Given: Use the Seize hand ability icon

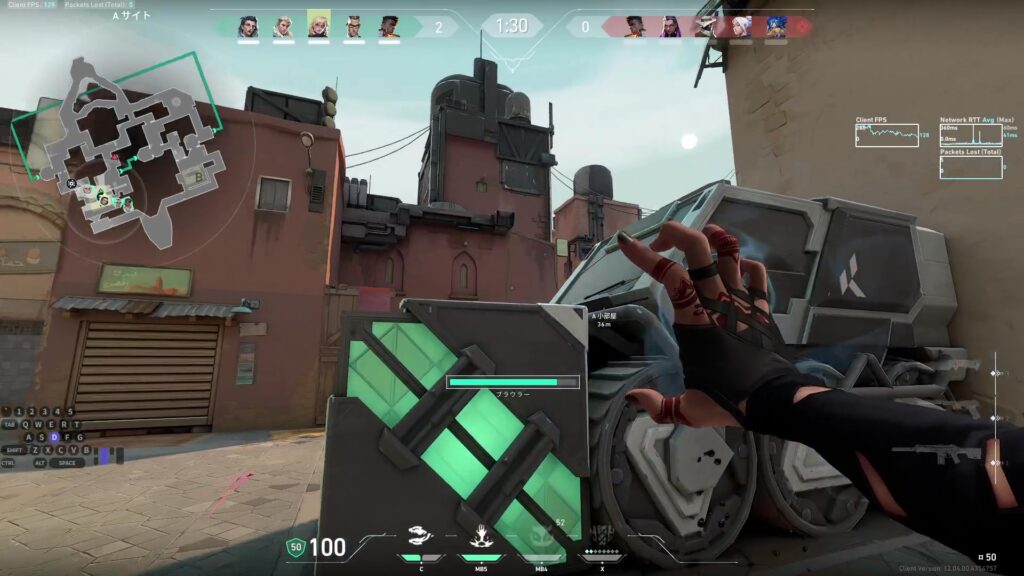Looking at the screenshot, I should click(x=480, y=537).
